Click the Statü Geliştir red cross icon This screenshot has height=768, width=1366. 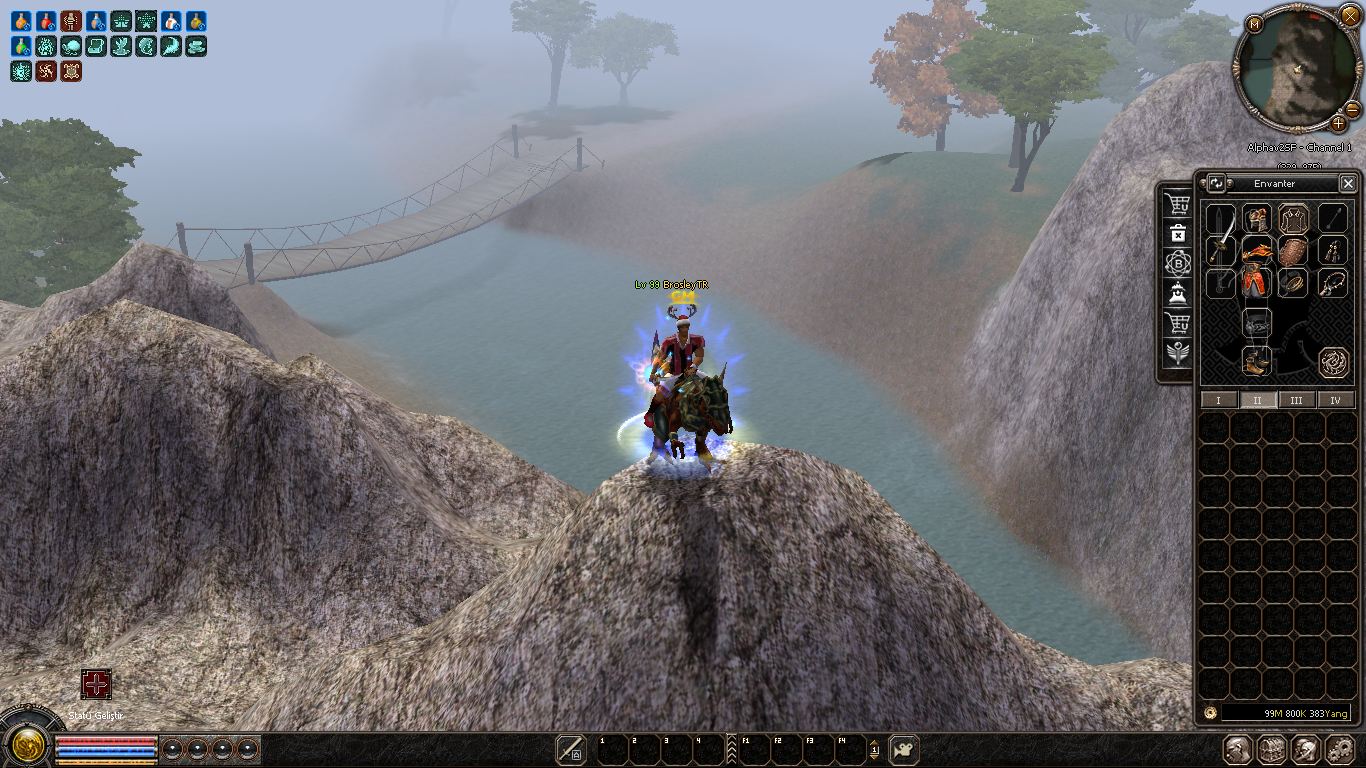(96, 685)
